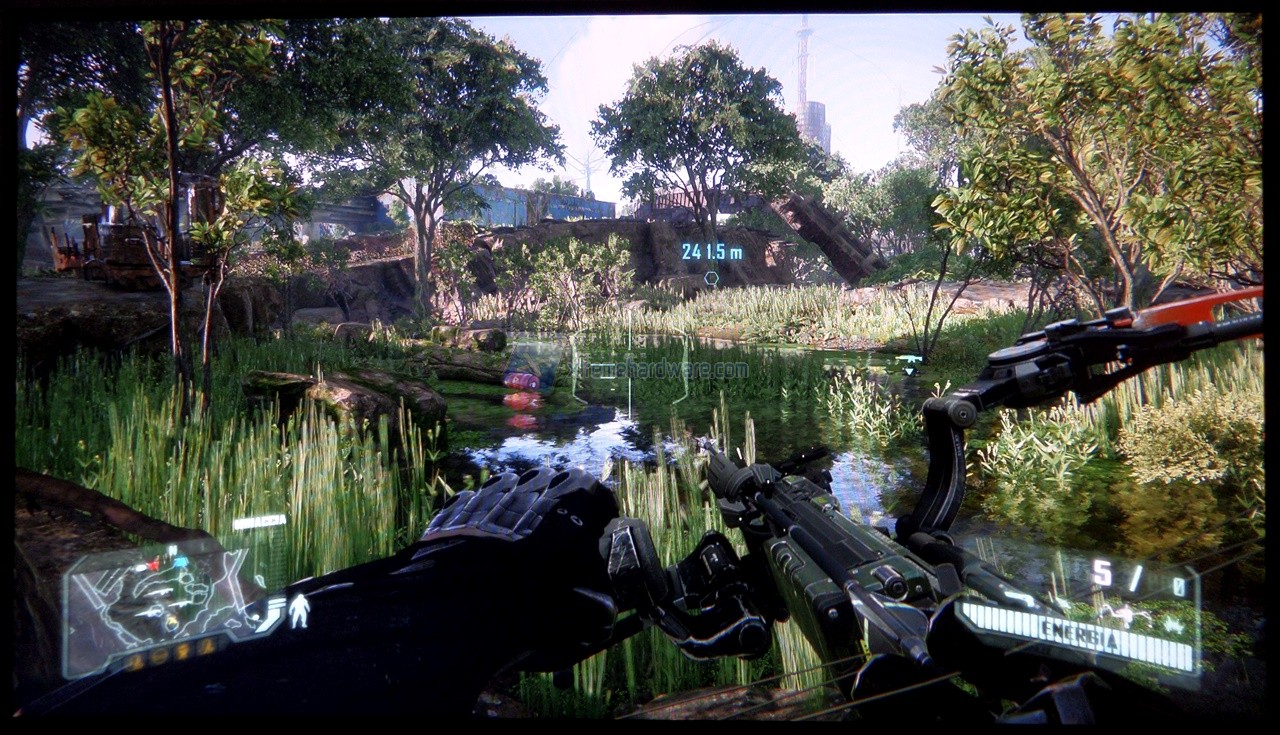Click the star-shaped explosive icon
Screen dimensions: 1280x735
(1173, 624)
